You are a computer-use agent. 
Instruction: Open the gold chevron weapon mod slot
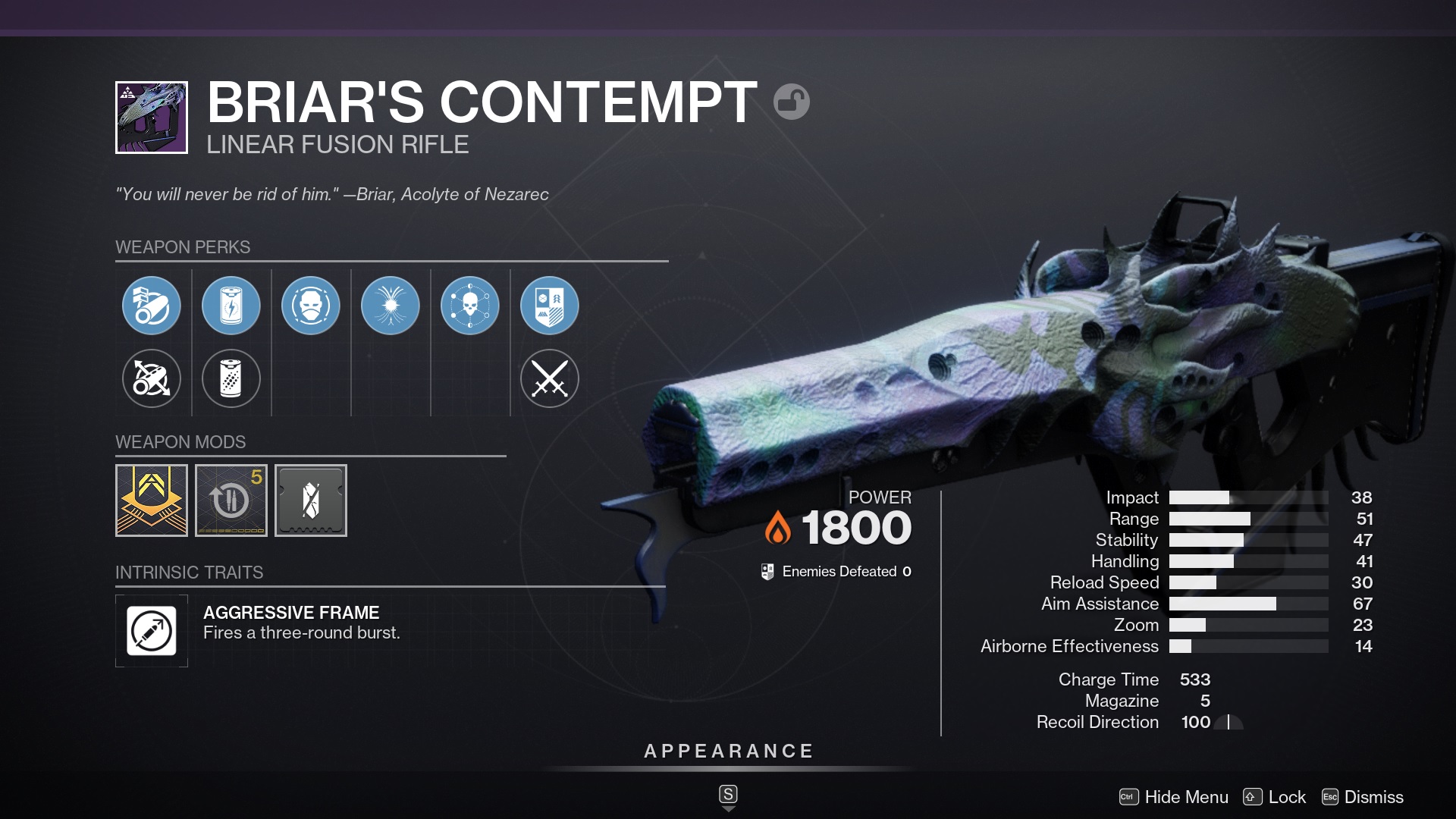pyautogui.click(x=152, y=500)
